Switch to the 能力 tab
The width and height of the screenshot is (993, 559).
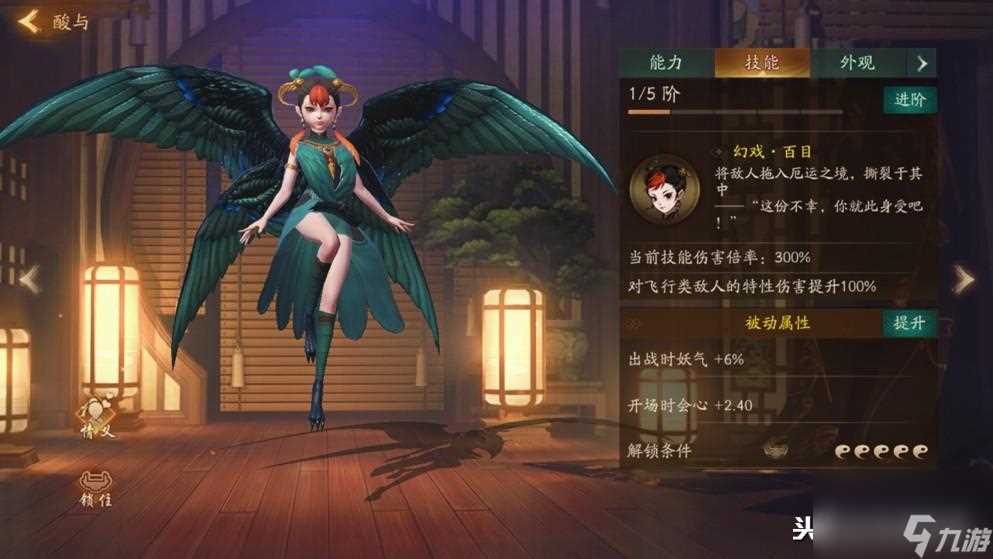pyautogui.click(x=665, y=63)
